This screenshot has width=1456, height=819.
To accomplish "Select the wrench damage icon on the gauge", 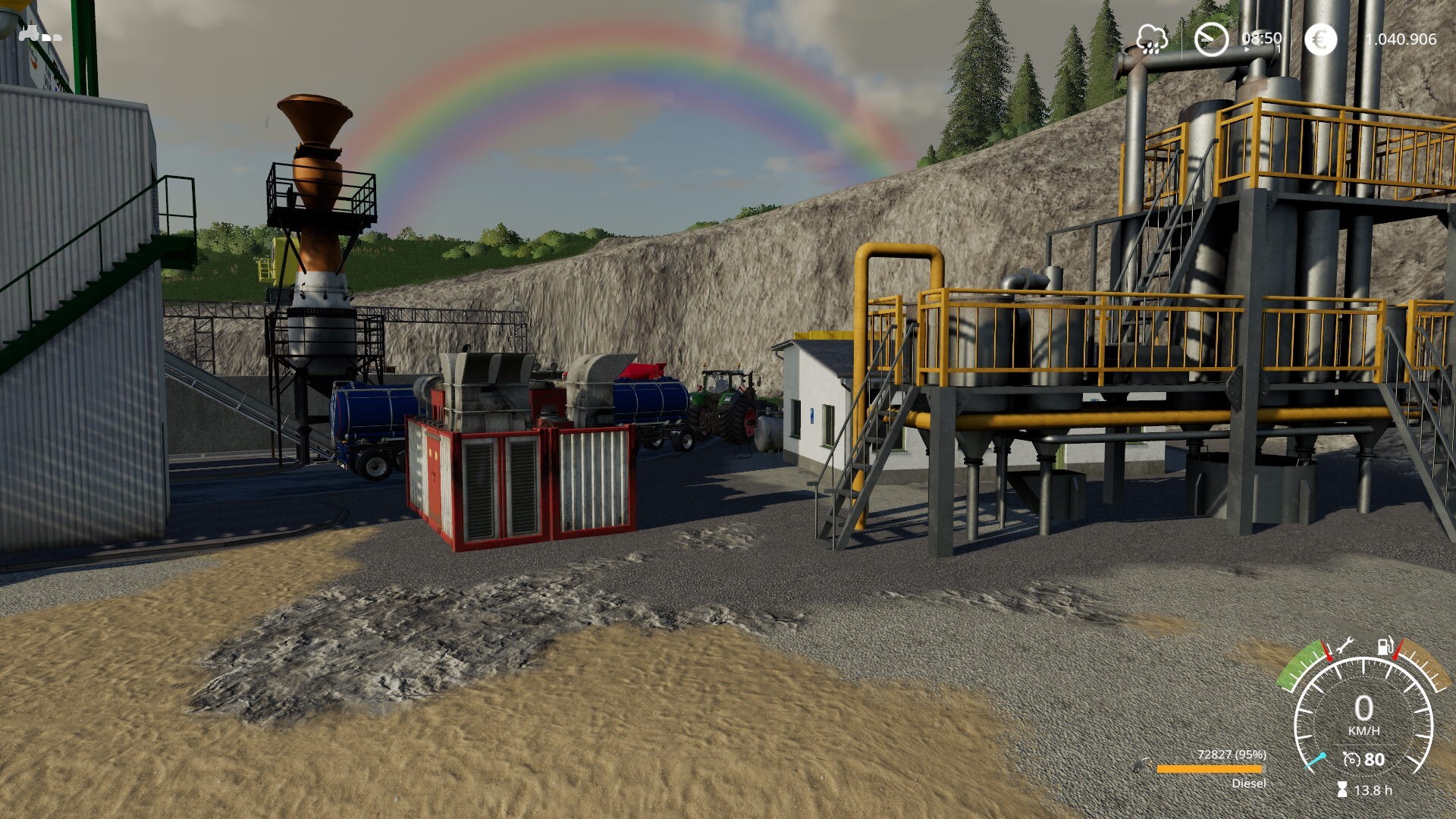I will pos(1345,646).
